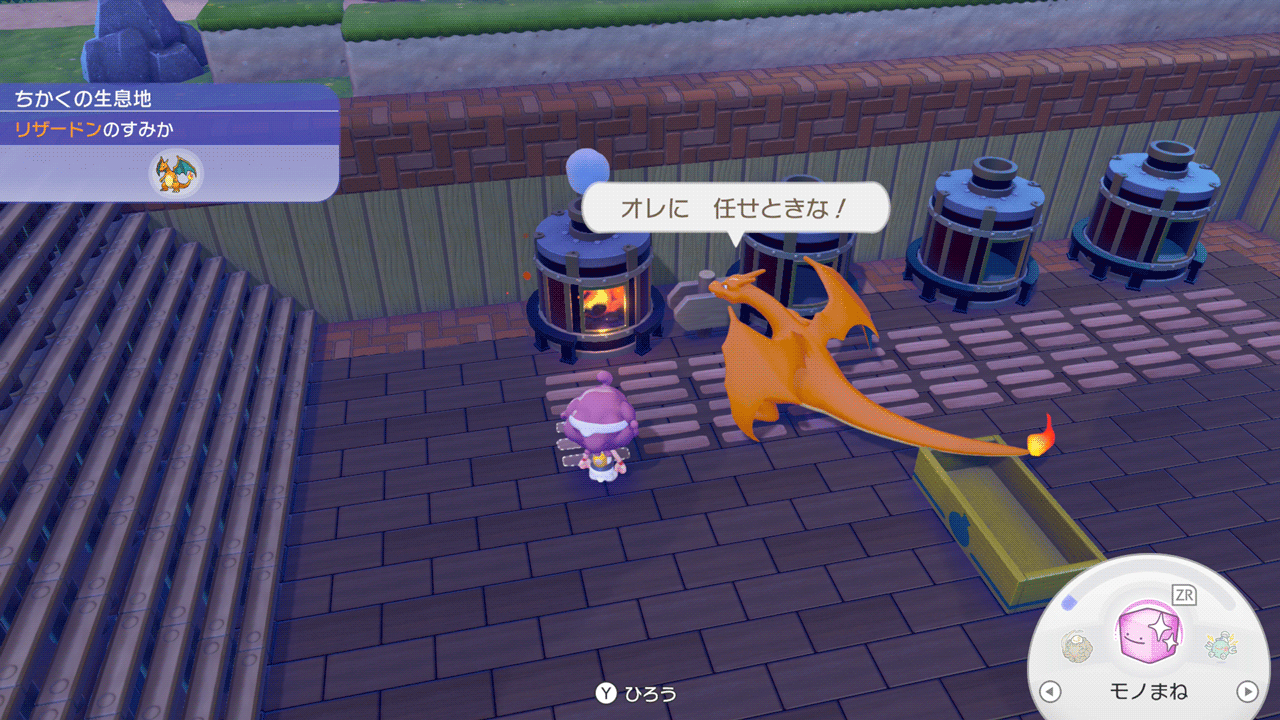Select the rock ability icon in the wheel
Viewport: 1280px width, 720px height.
tap(1079, 646)
